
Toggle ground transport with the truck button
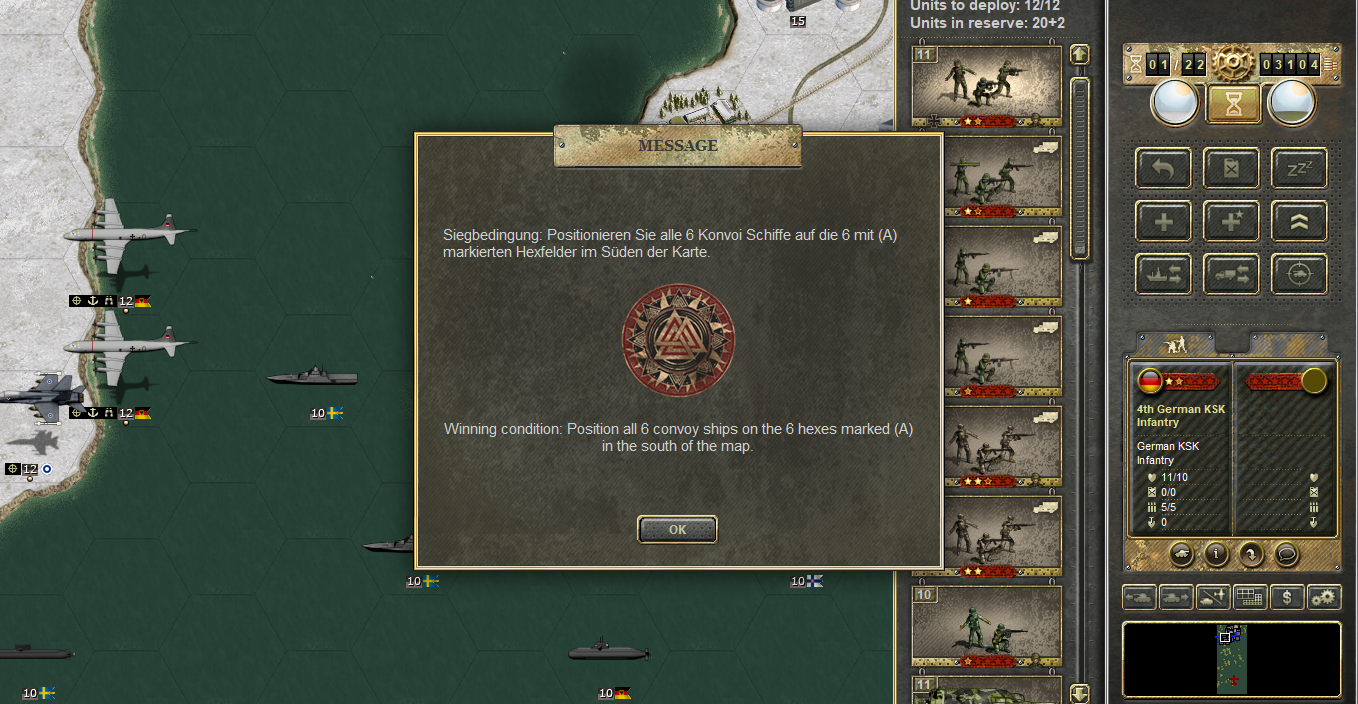point(1231,274)
